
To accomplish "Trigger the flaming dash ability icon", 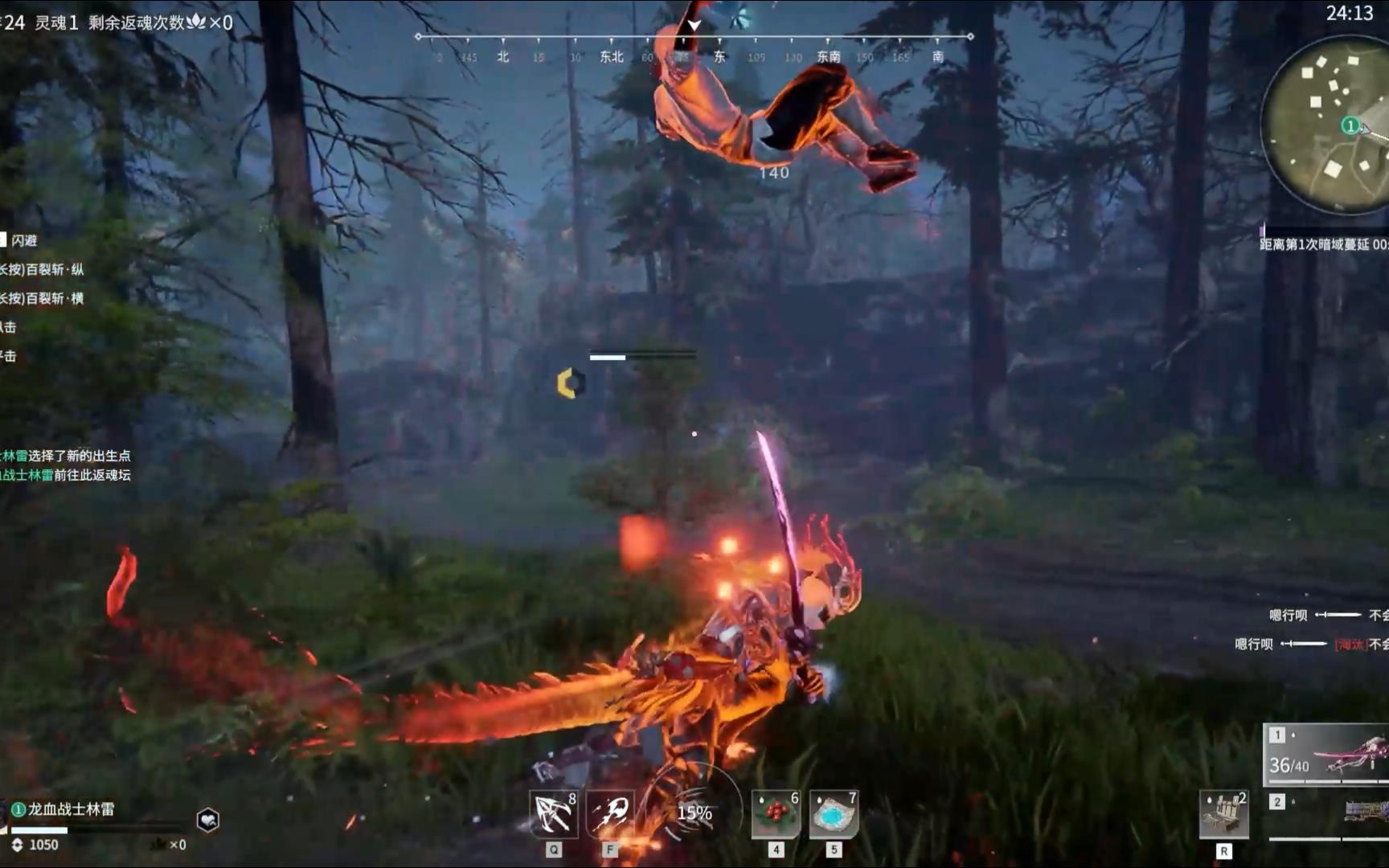I will [610, 815].
